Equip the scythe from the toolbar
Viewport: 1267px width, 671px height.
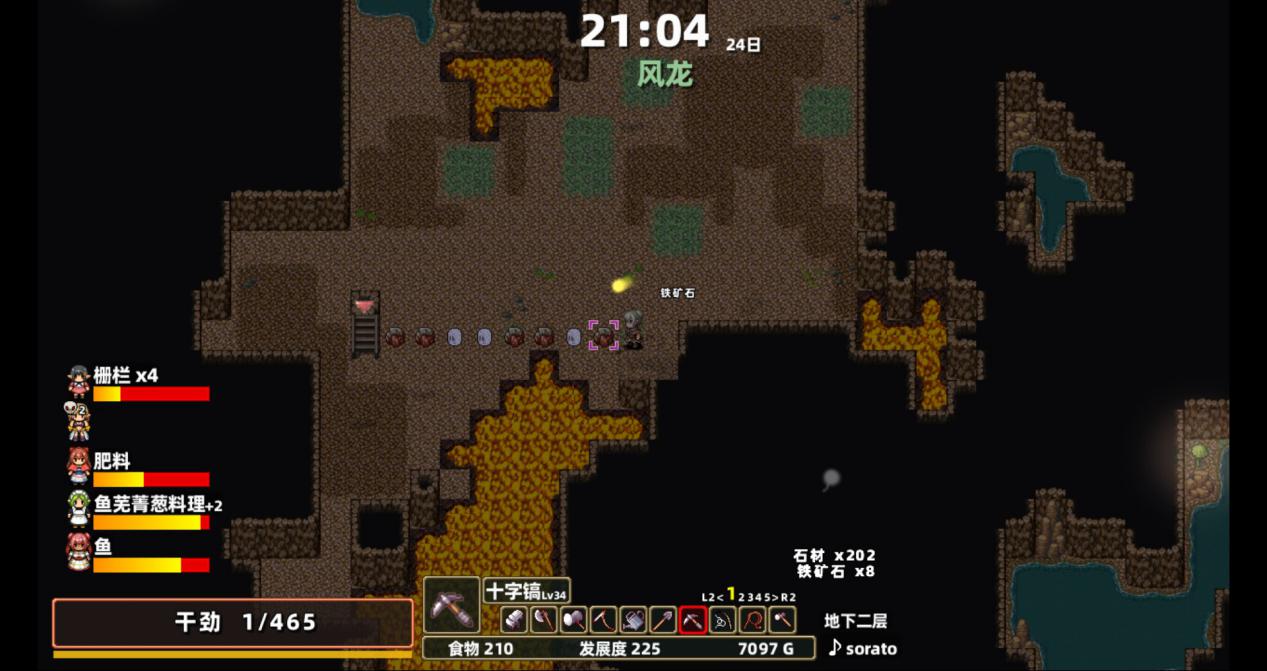coord(603,620)
